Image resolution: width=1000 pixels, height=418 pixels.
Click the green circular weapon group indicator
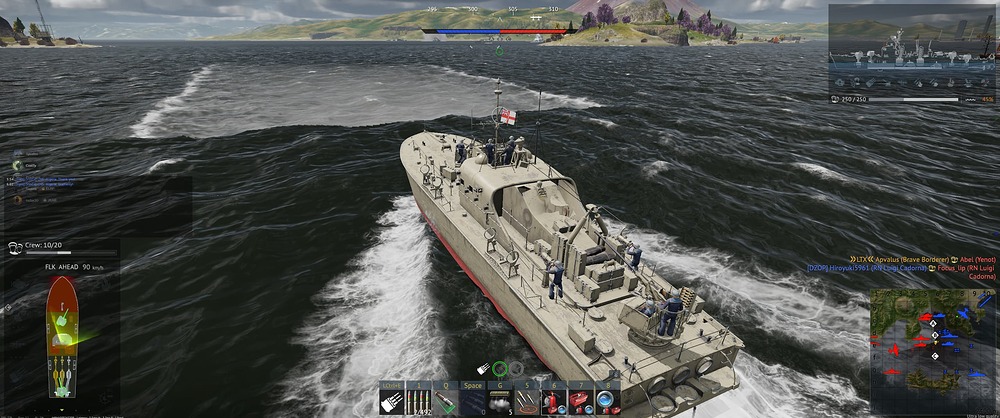point(500,369)
